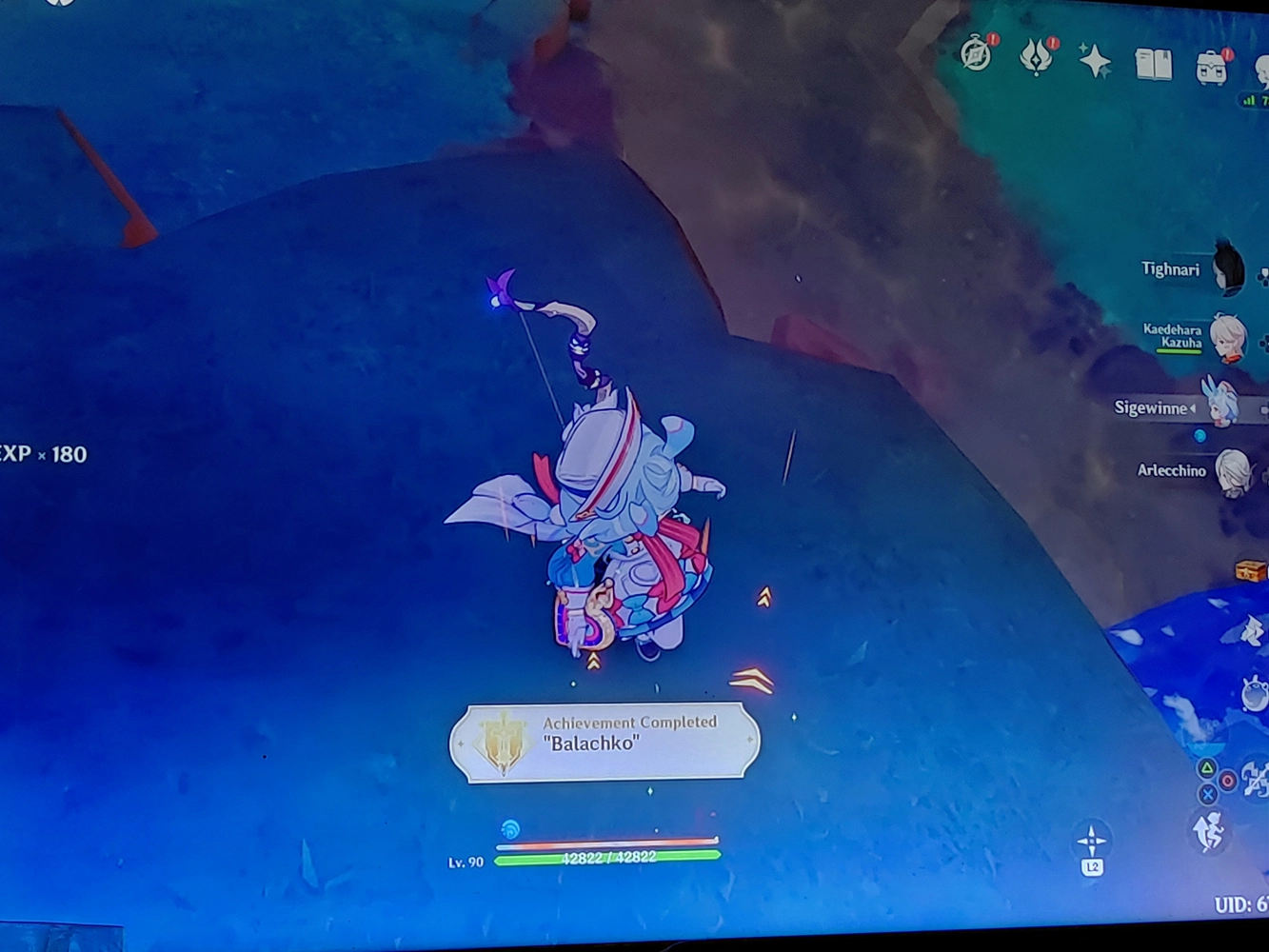Click the sprint action icon

click(1211, 828)
